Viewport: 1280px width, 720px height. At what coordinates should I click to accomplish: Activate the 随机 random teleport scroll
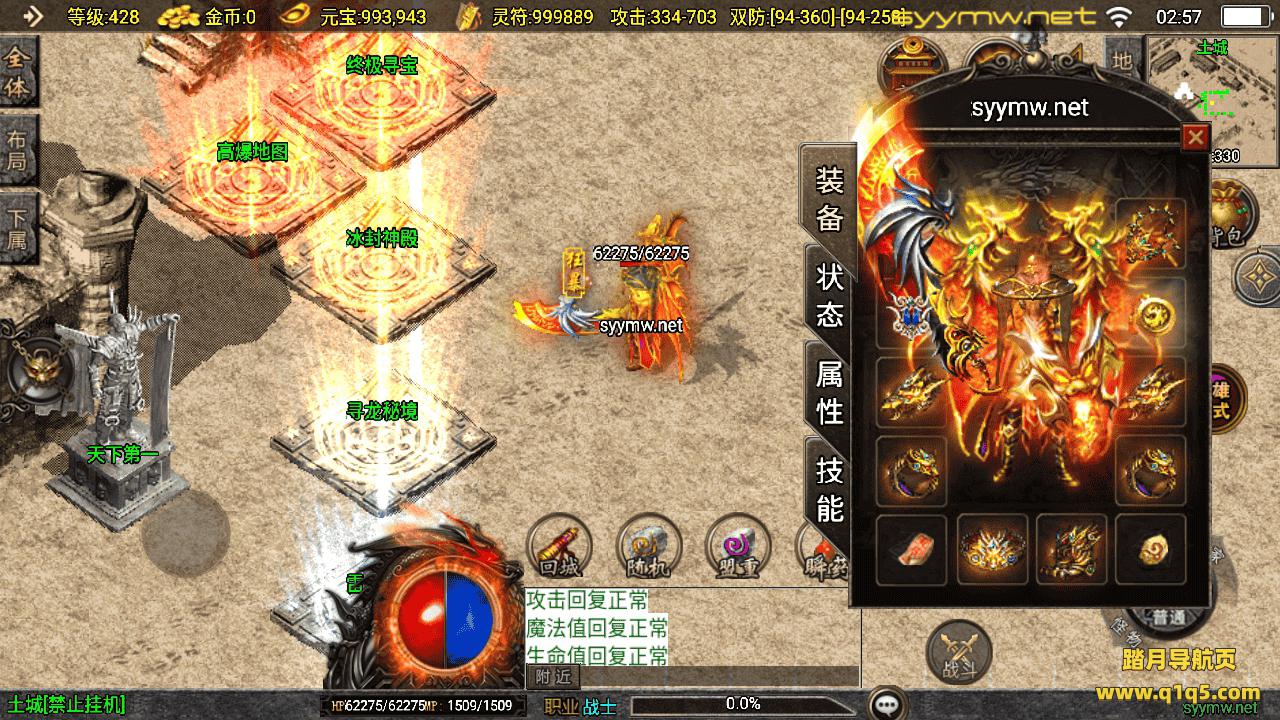[x=649, y=548]
